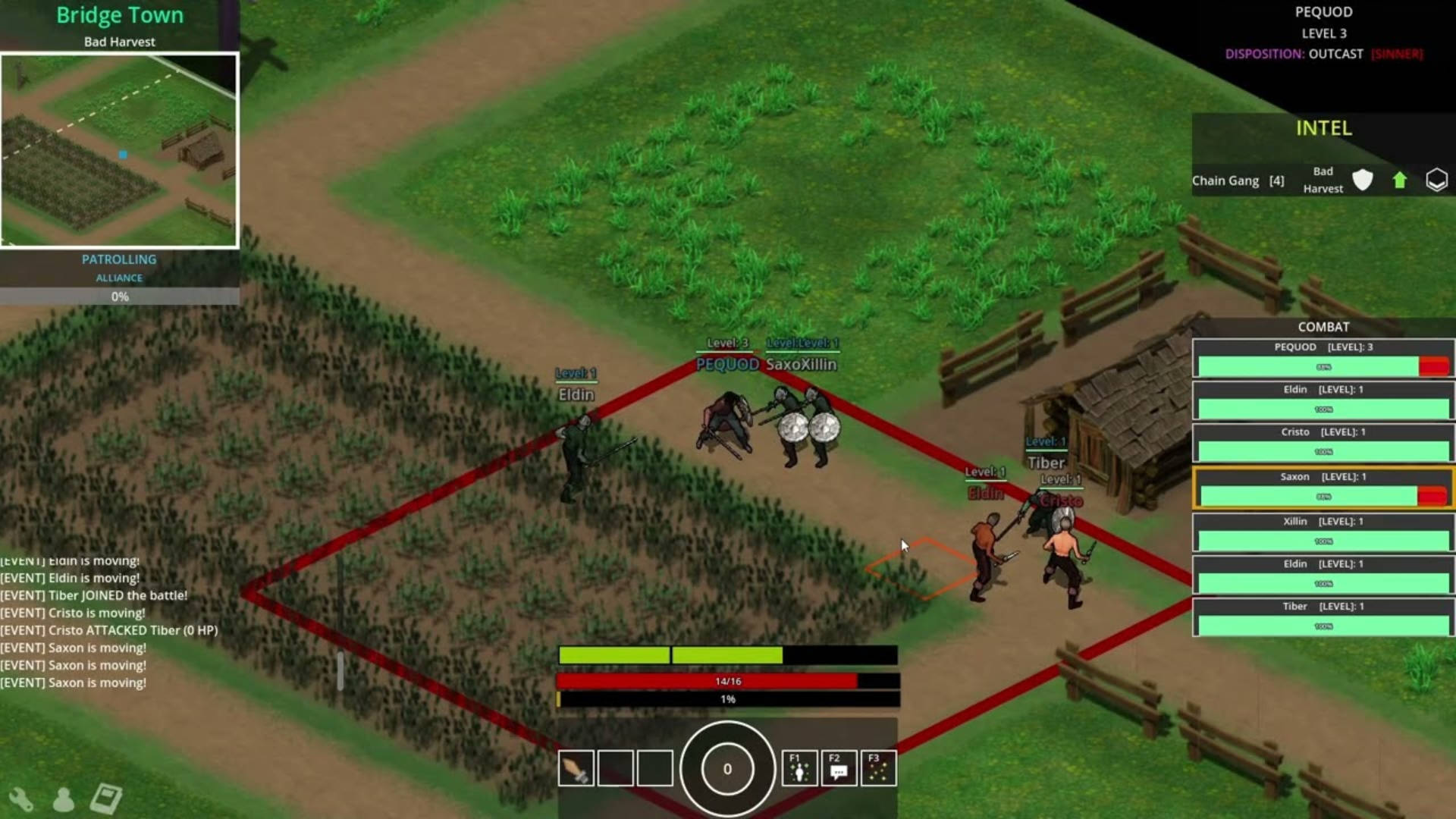Screen dimensions: 1456x819
Task: Select Cristo in the combat list
Action: pyautogui.click(x=1323, y=443)
